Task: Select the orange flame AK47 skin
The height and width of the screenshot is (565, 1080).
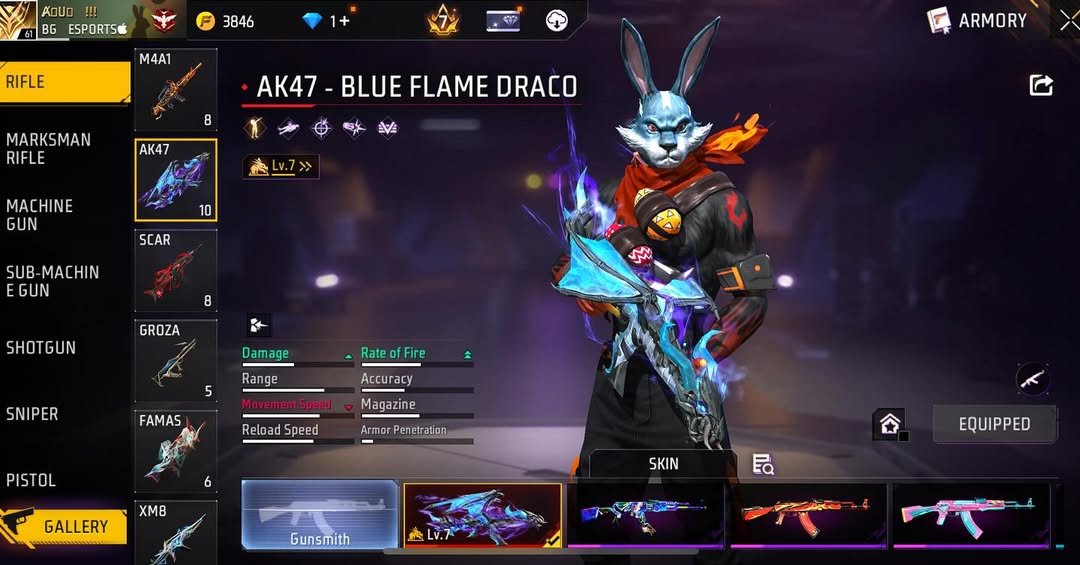Action: pos(808,514)
